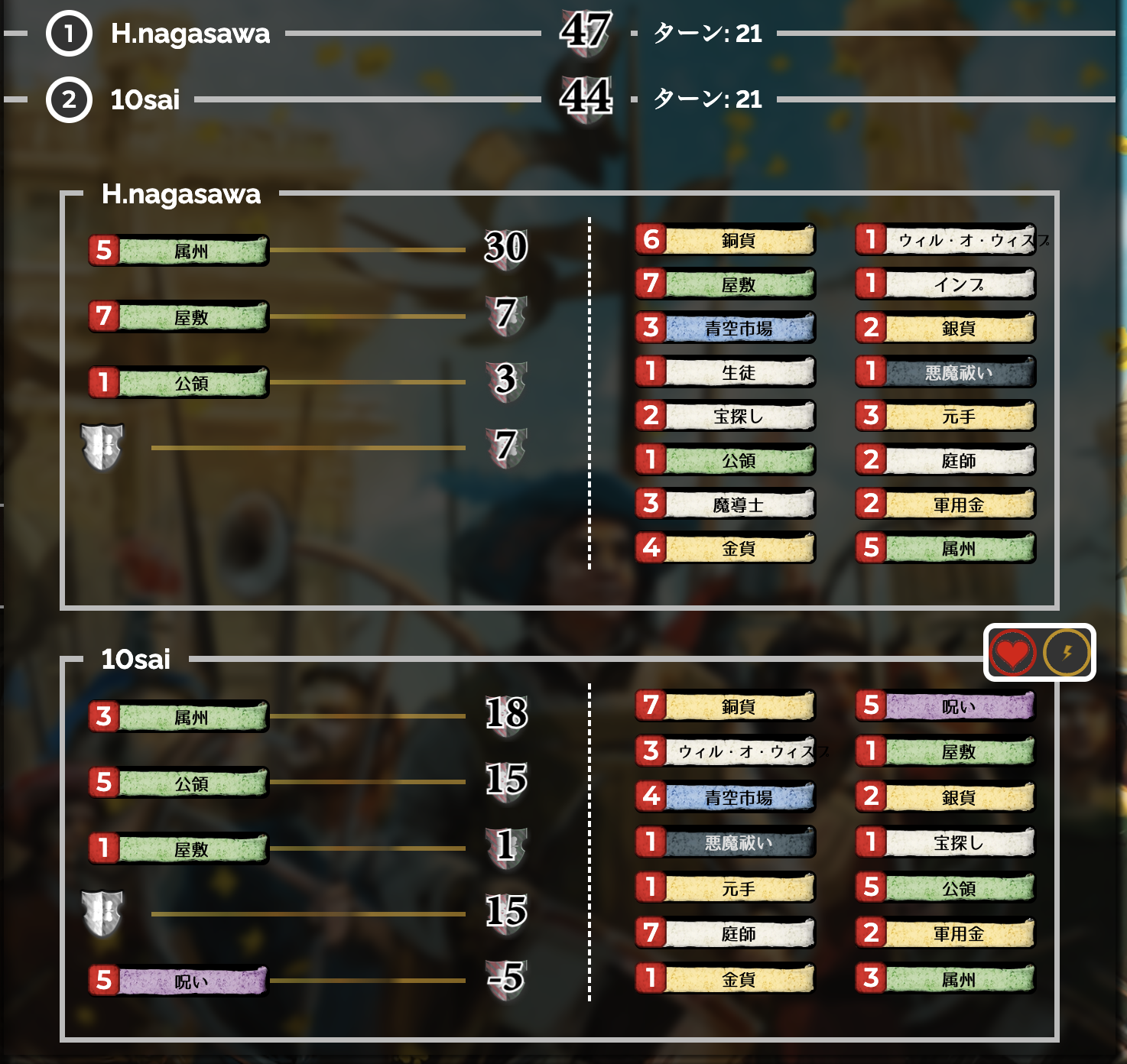Image resolution: width=1127 pixels, height=1064 pixels.
Task: Click rank badge 2 beside 10sai
Action: pyautogui.click(x=68, y=100)
